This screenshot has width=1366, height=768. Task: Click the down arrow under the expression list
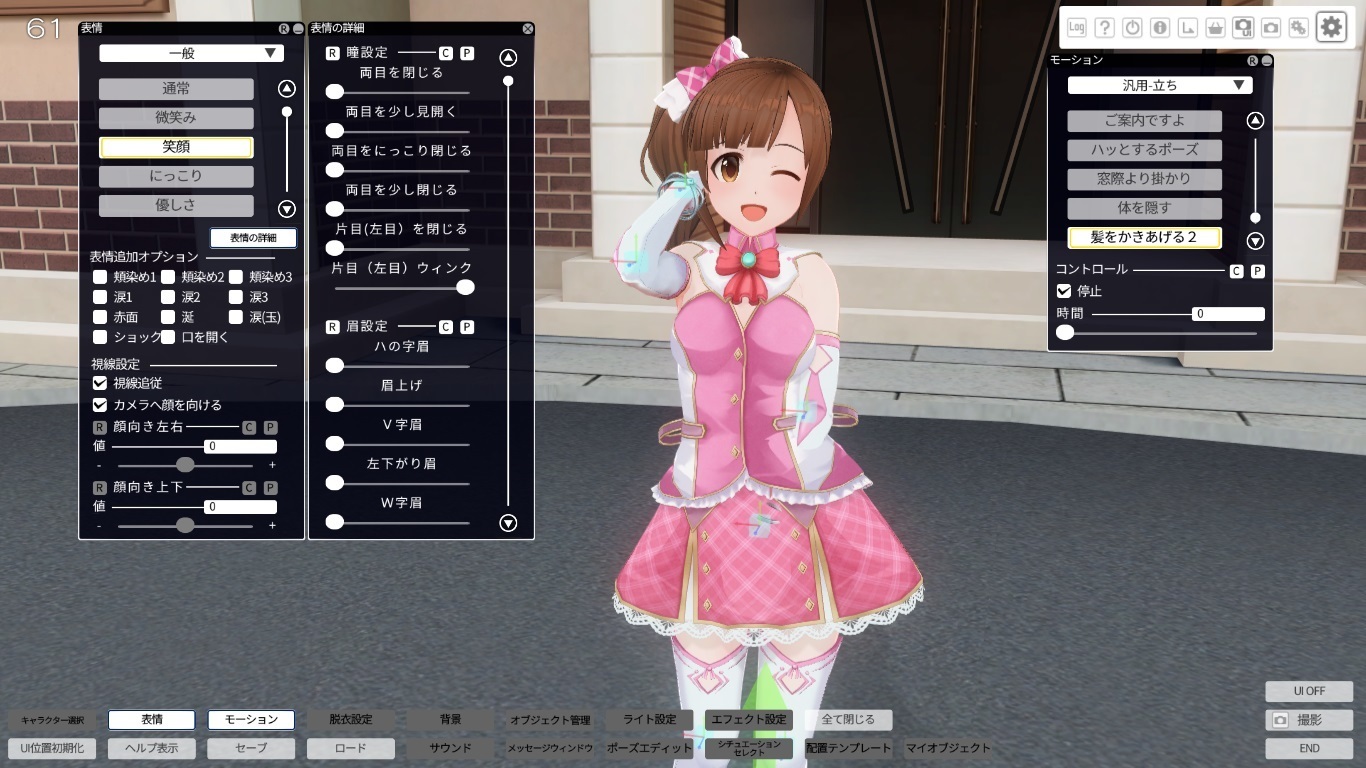(x=286, y=209)
